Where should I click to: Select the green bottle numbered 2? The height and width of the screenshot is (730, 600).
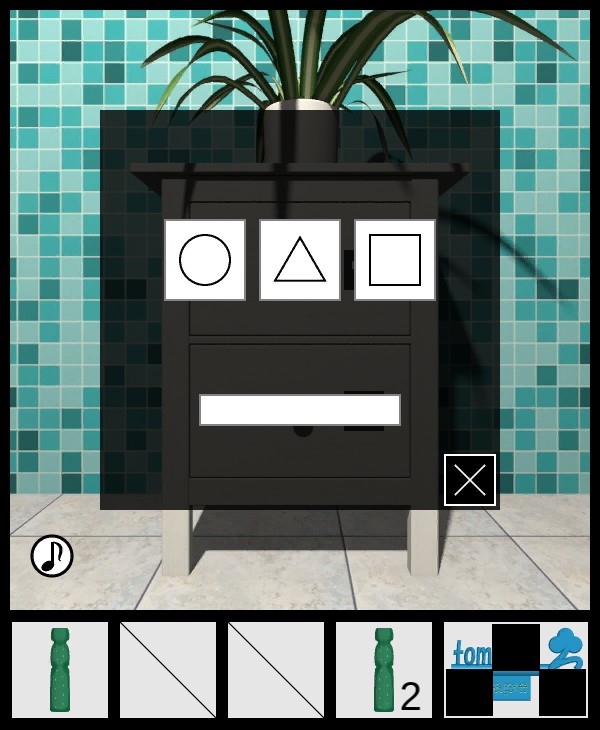click(x=384, y=670)
